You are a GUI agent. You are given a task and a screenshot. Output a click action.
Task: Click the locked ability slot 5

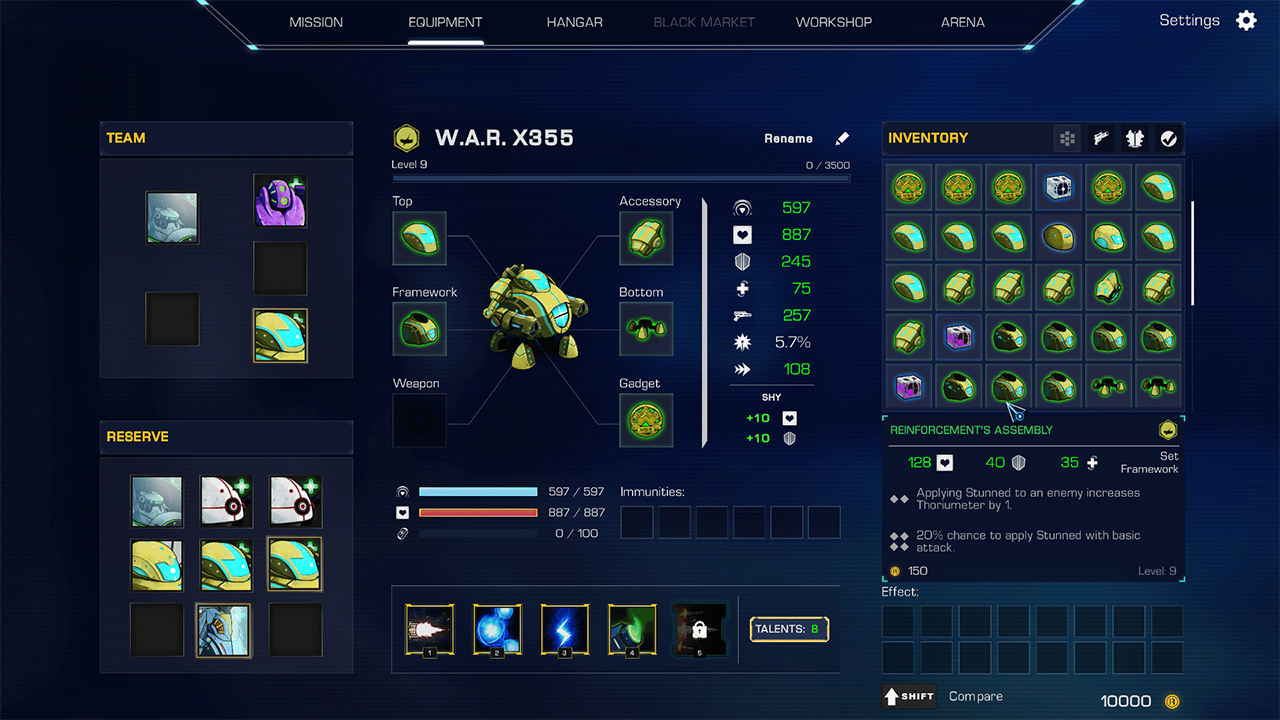click(699, 629)
